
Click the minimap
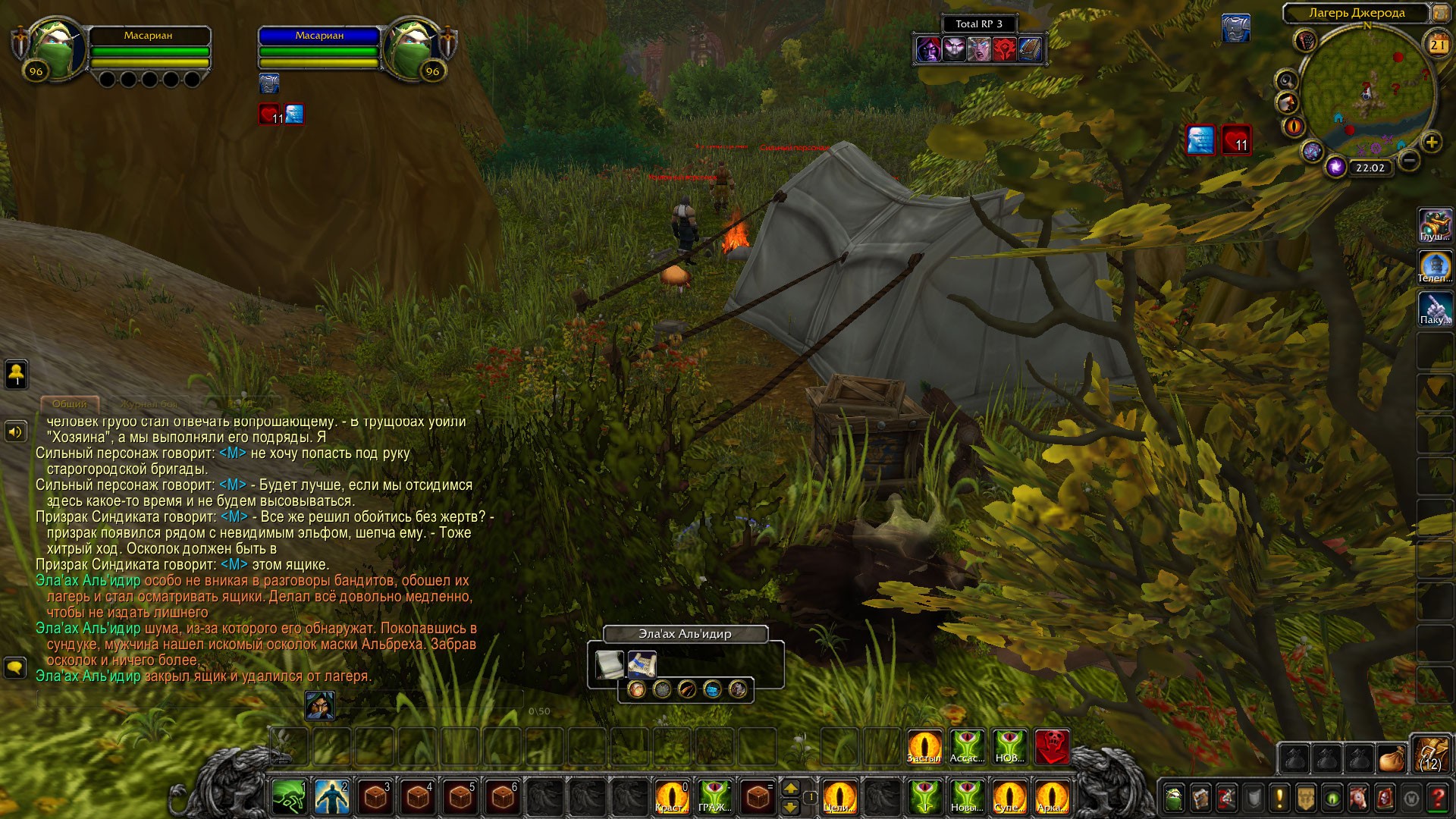[x=1367, y=95]
